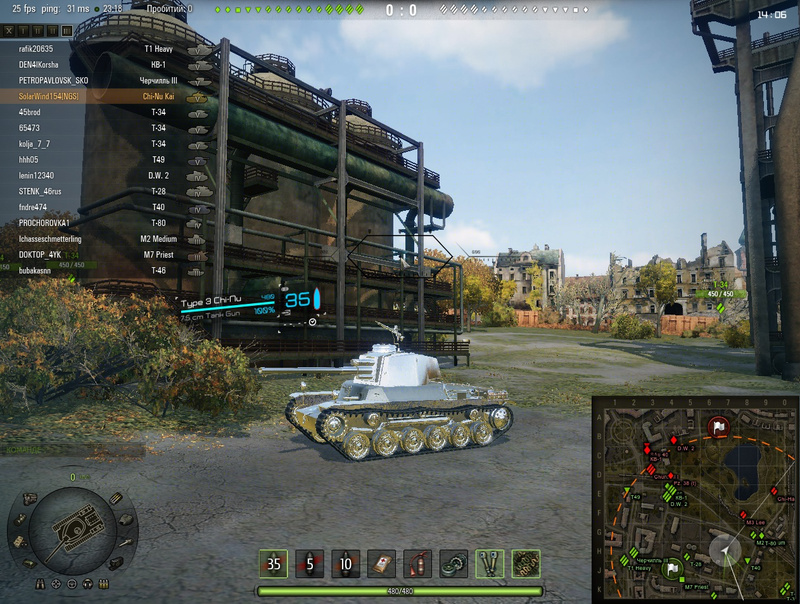800x604 pixels.
Task: Click the binoculars commander crew icon
Action: pos(41,583)
